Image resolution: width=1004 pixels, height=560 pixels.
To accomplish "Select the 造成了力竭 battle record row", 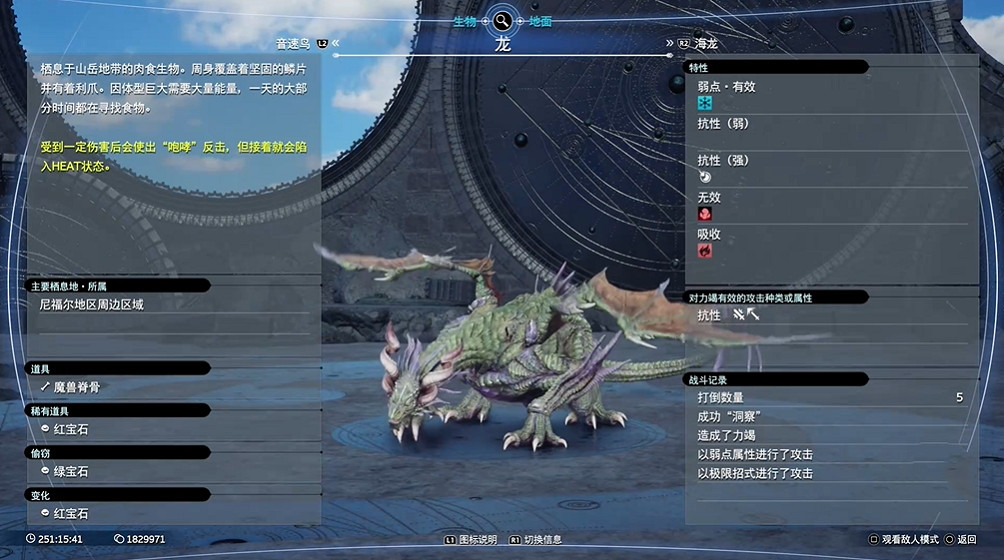I will [x=727, y=435].
